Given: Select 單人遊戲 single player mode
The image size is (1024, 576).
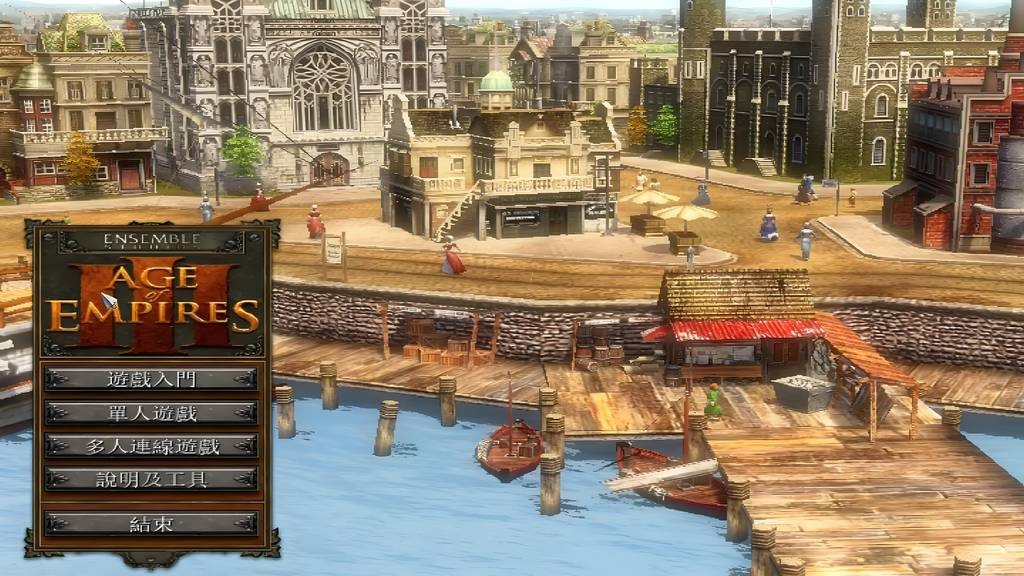Looking at the screenshot, I should (x=151, y=412).
